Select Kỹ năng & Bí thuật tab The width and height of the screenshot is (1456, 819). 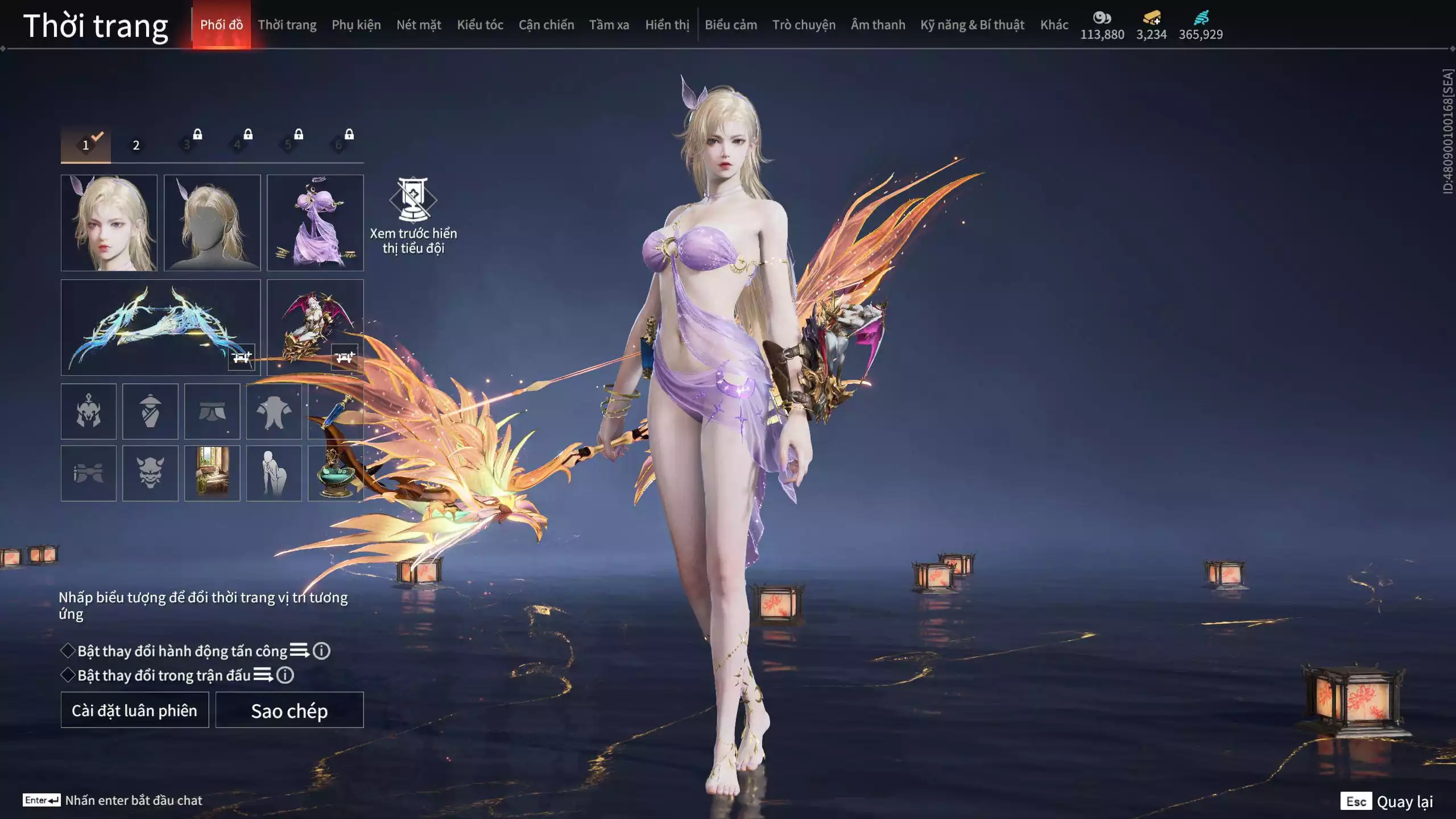[x=972, y=25]
